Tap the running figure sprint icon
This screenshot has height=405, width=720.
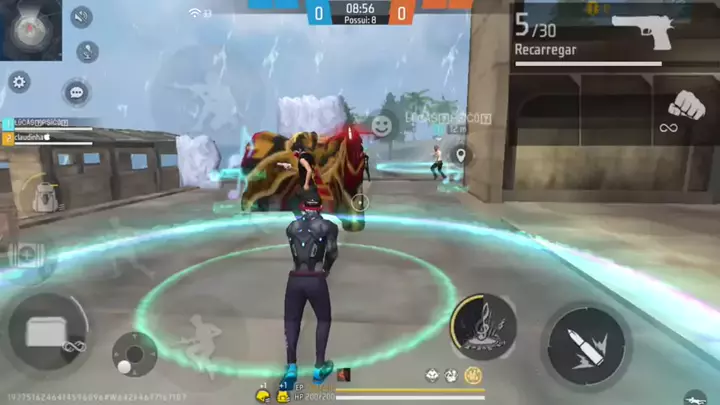click(199, 338)
